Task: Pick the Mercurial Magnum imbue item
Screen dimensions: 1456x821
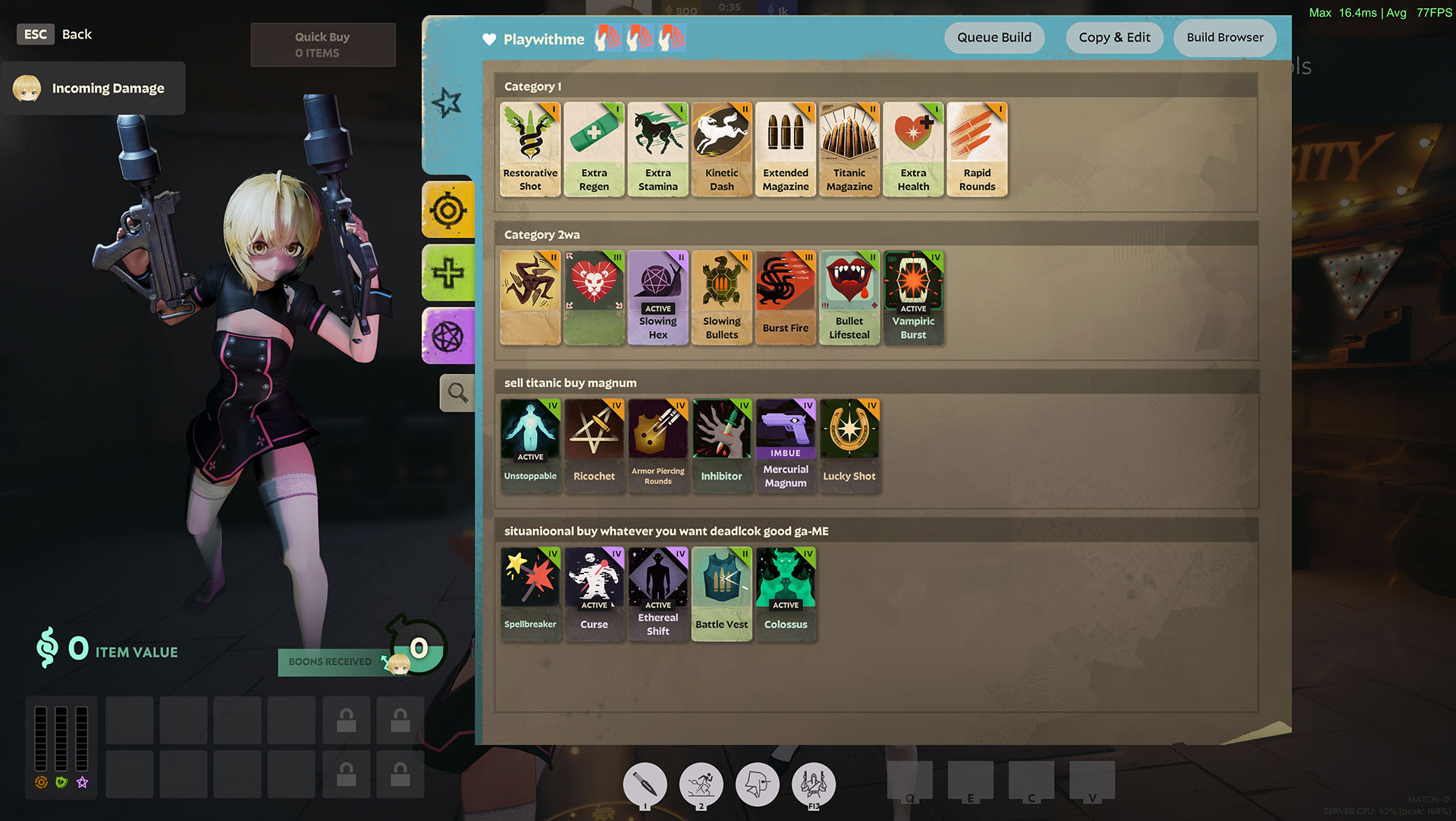Action: tap(785, 444)
